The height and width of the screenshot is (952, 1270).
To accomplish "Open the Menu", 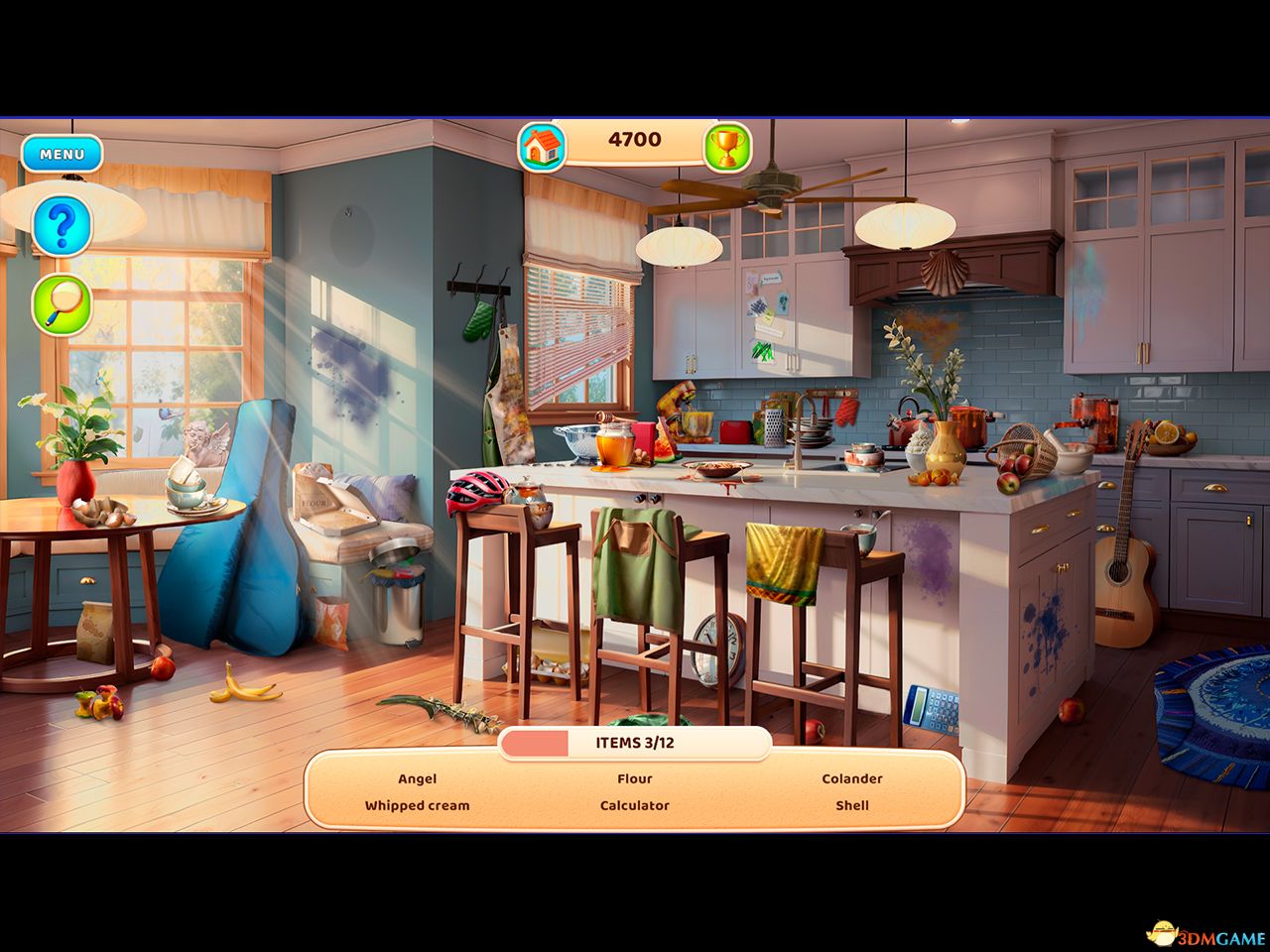I will click(x=62, y=155).
